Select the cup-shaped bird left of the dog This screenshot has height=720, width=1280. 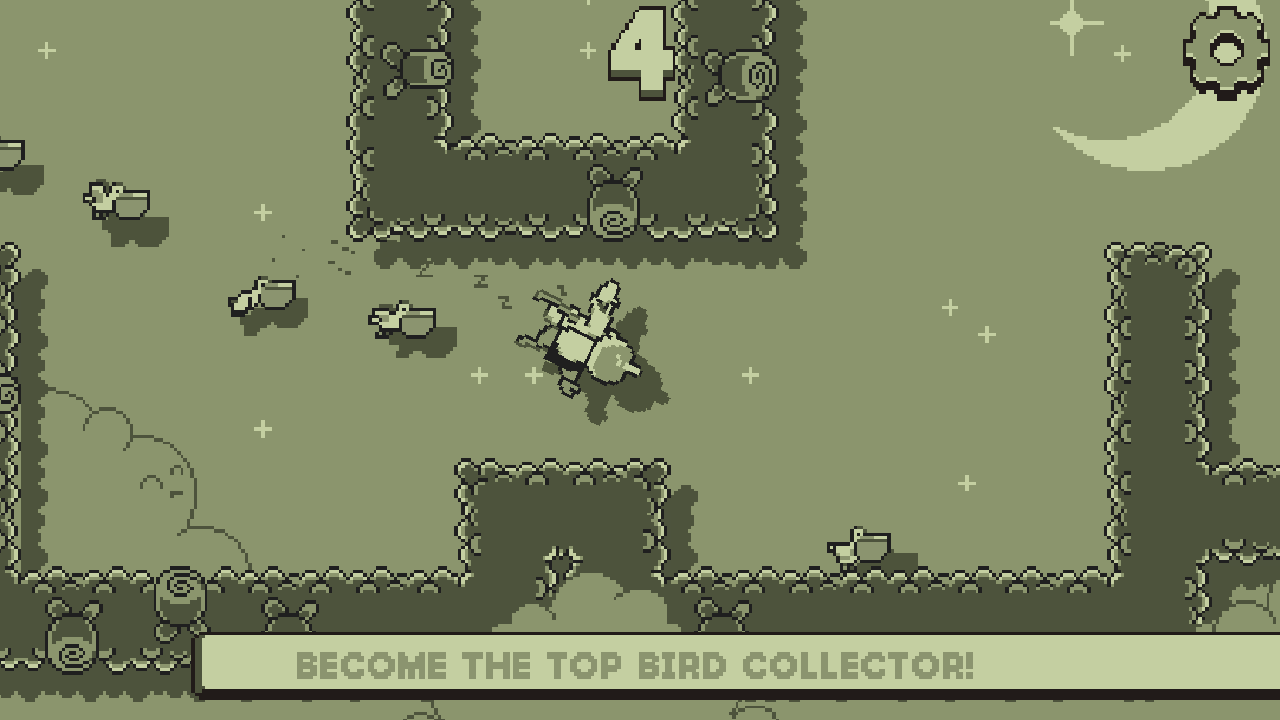point(260,295)
